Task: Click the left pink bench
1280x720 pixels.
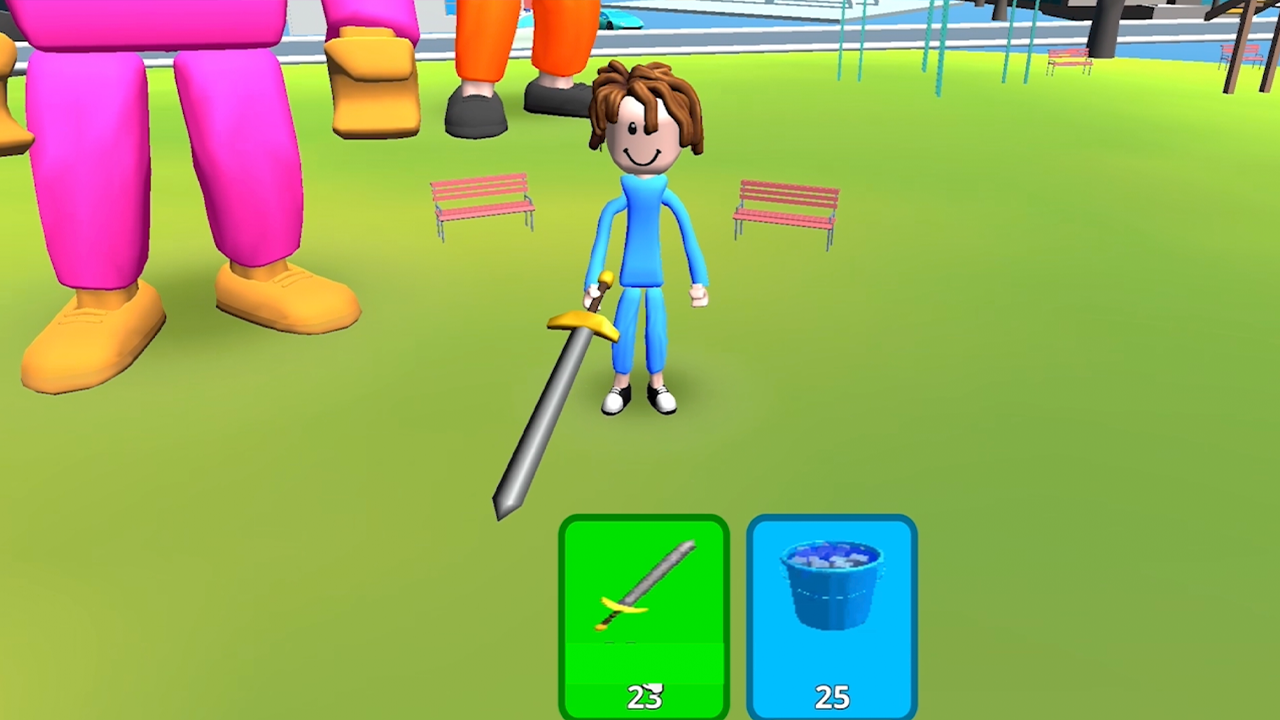Action: (480, 205)
